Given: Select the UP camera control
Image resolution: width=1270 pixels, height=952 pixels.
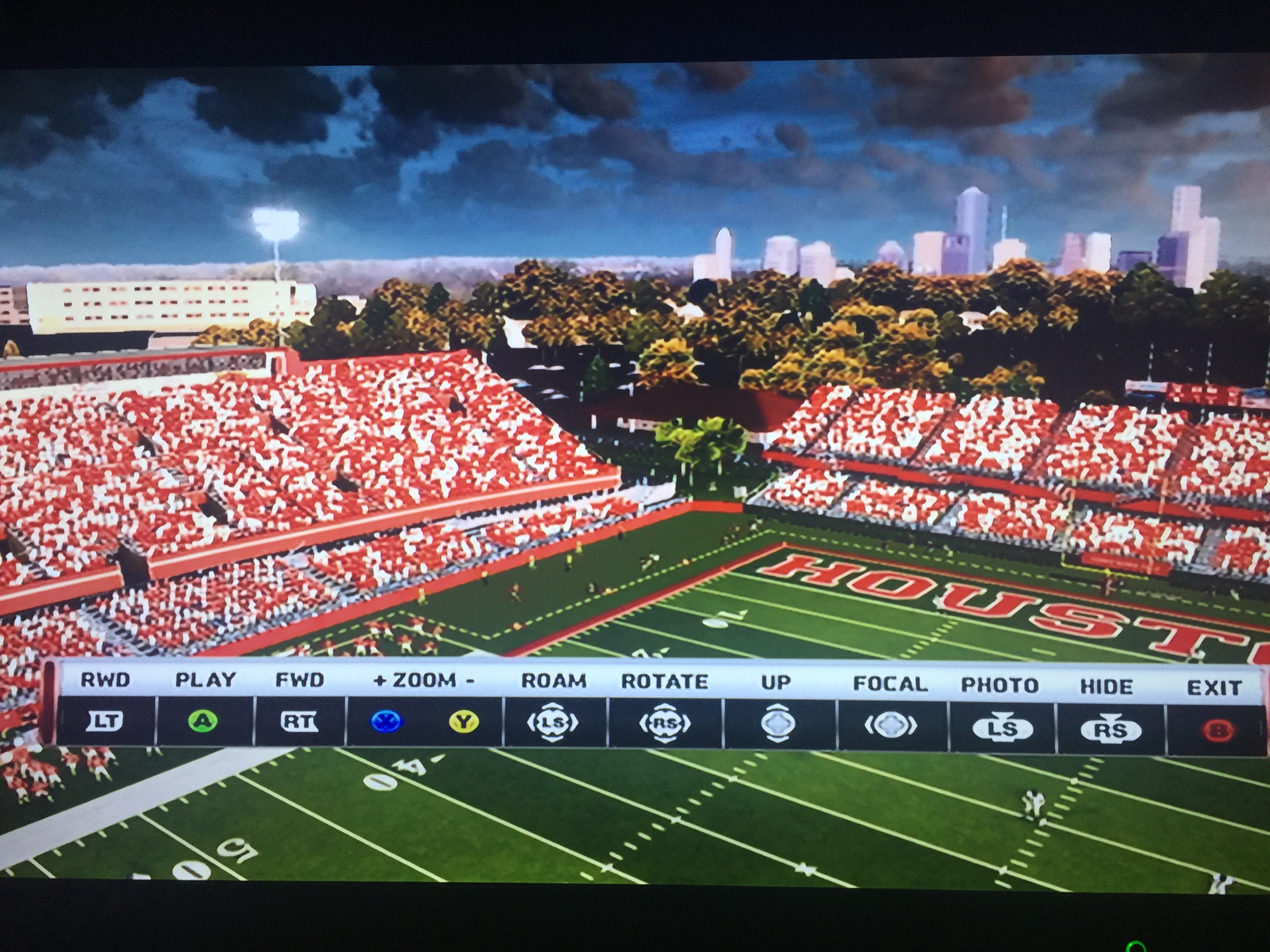Looking at the screenshot, I should click(x=777, y=724).
